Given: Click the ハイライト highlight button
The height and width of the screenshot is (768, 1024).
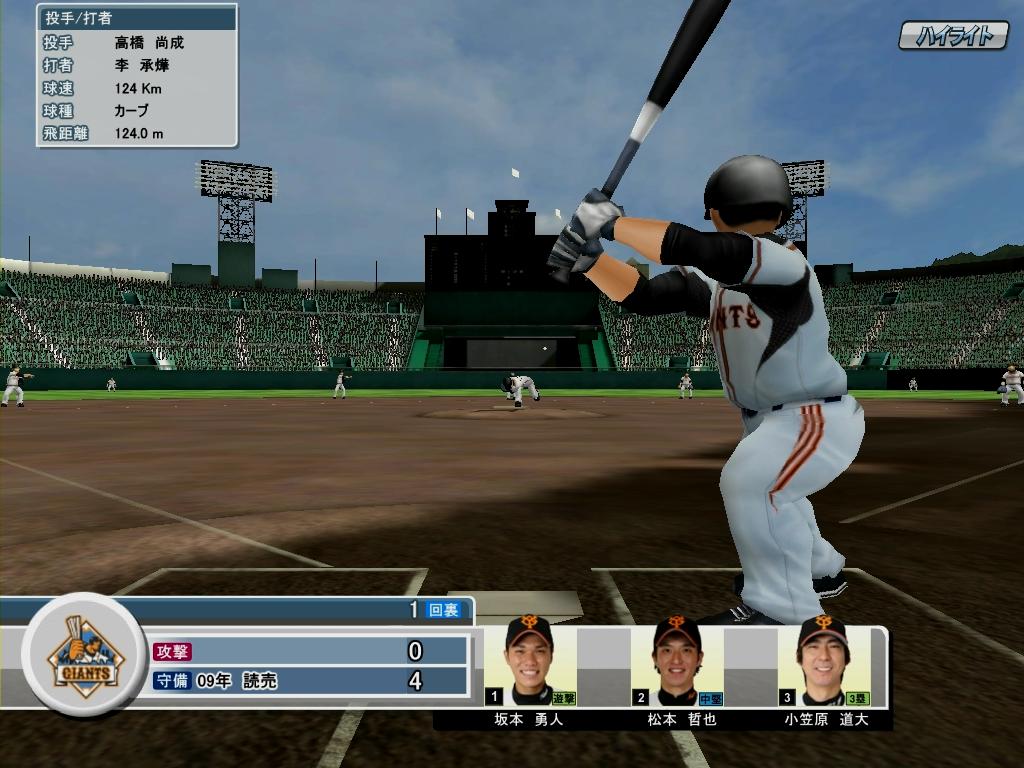Looking at the screenshot, I should (x=953, y=36).
